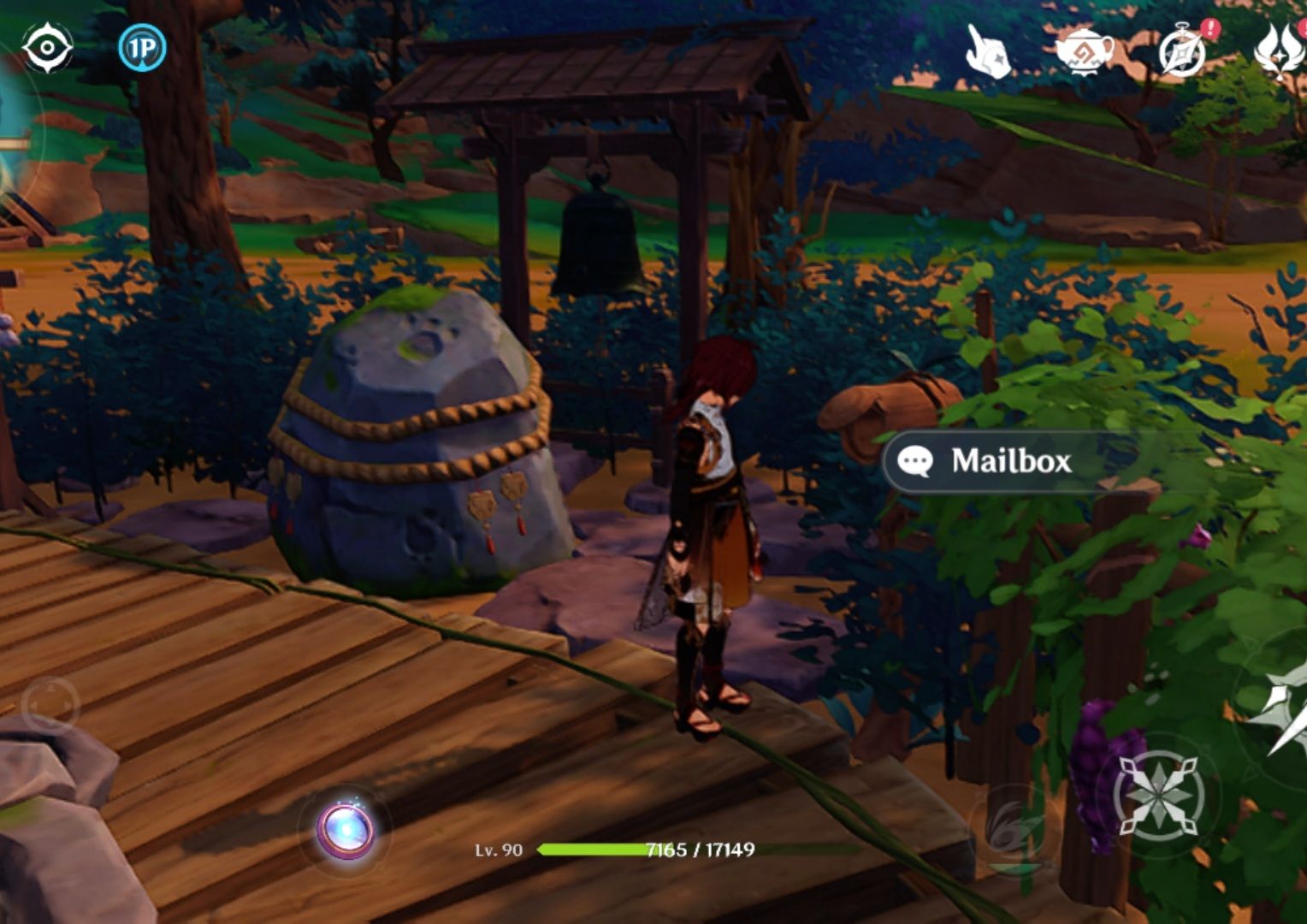
Task: Open the eye-shaped guide icon top-left
Action: coord(47,47)
